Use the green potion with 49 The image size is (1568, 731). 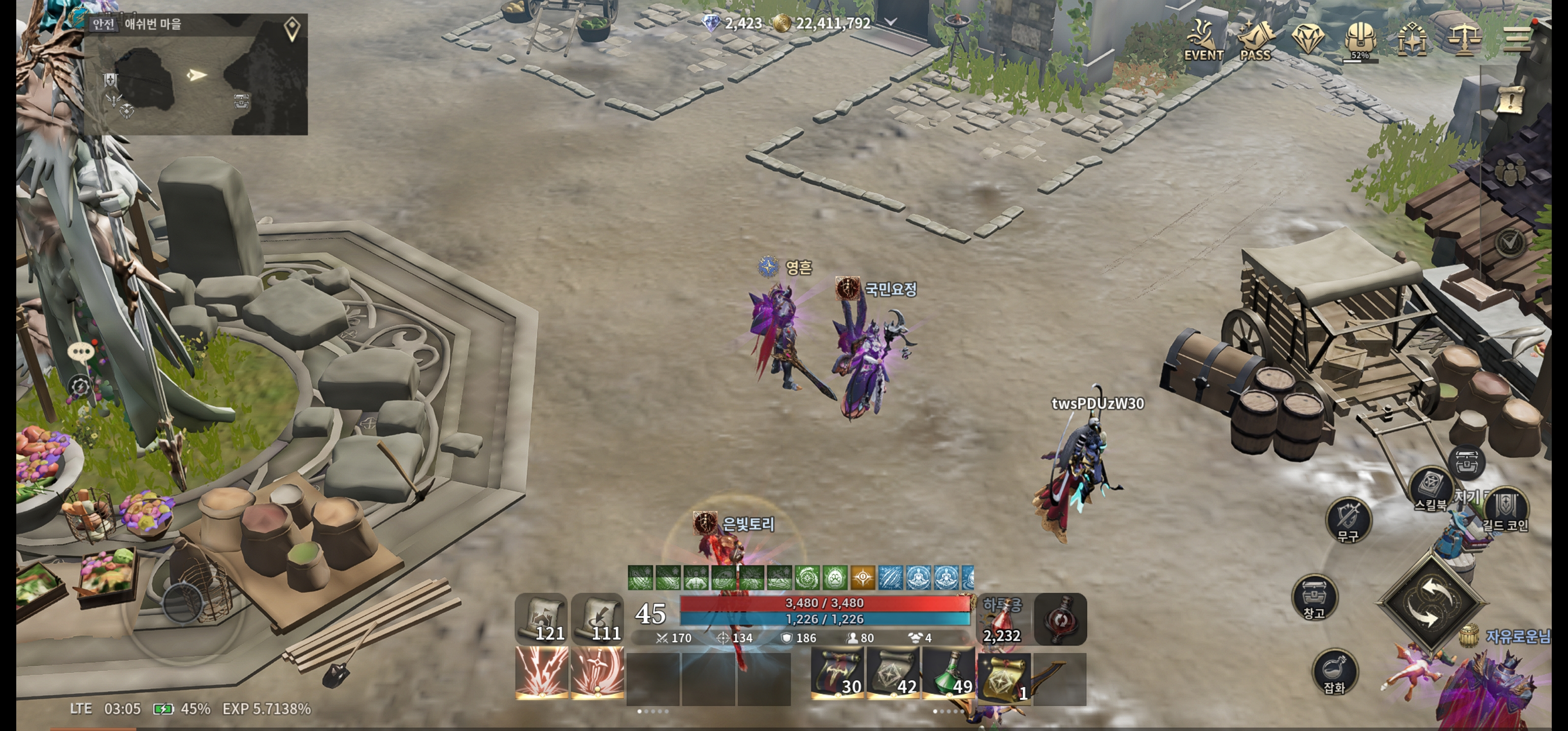(949, 673)
